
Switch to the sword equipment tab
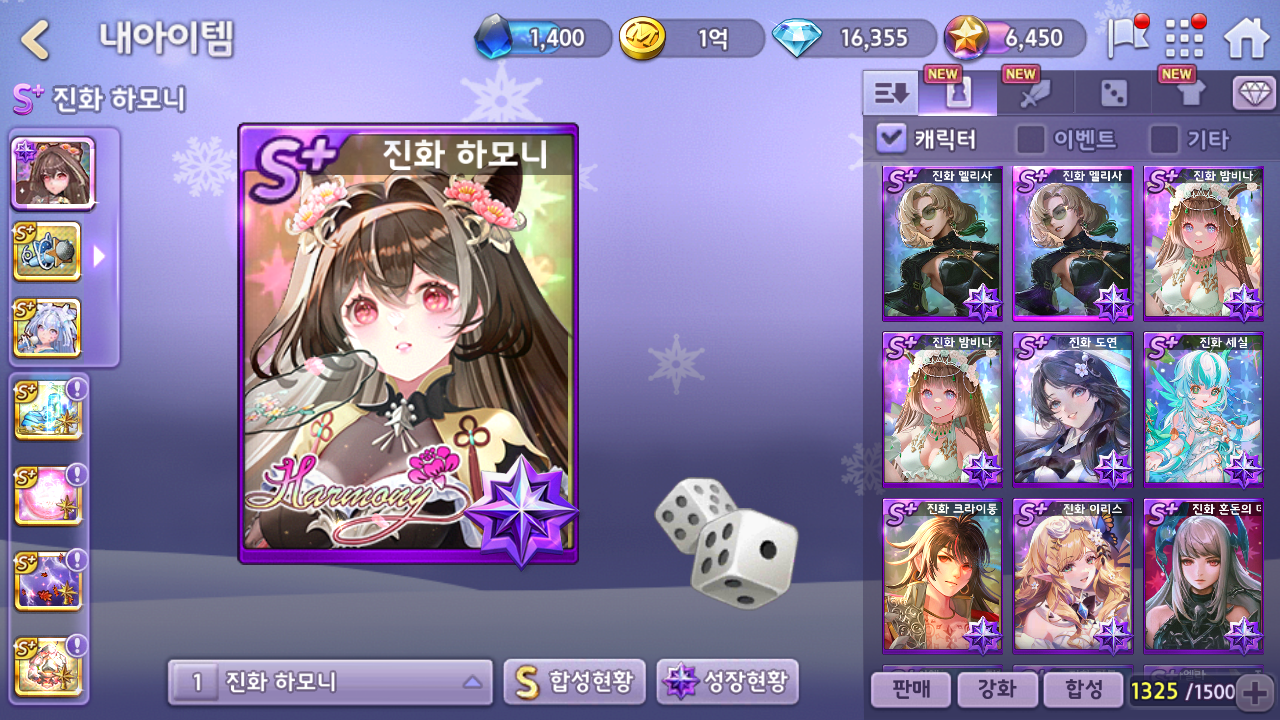click(x=1035, y=94)
